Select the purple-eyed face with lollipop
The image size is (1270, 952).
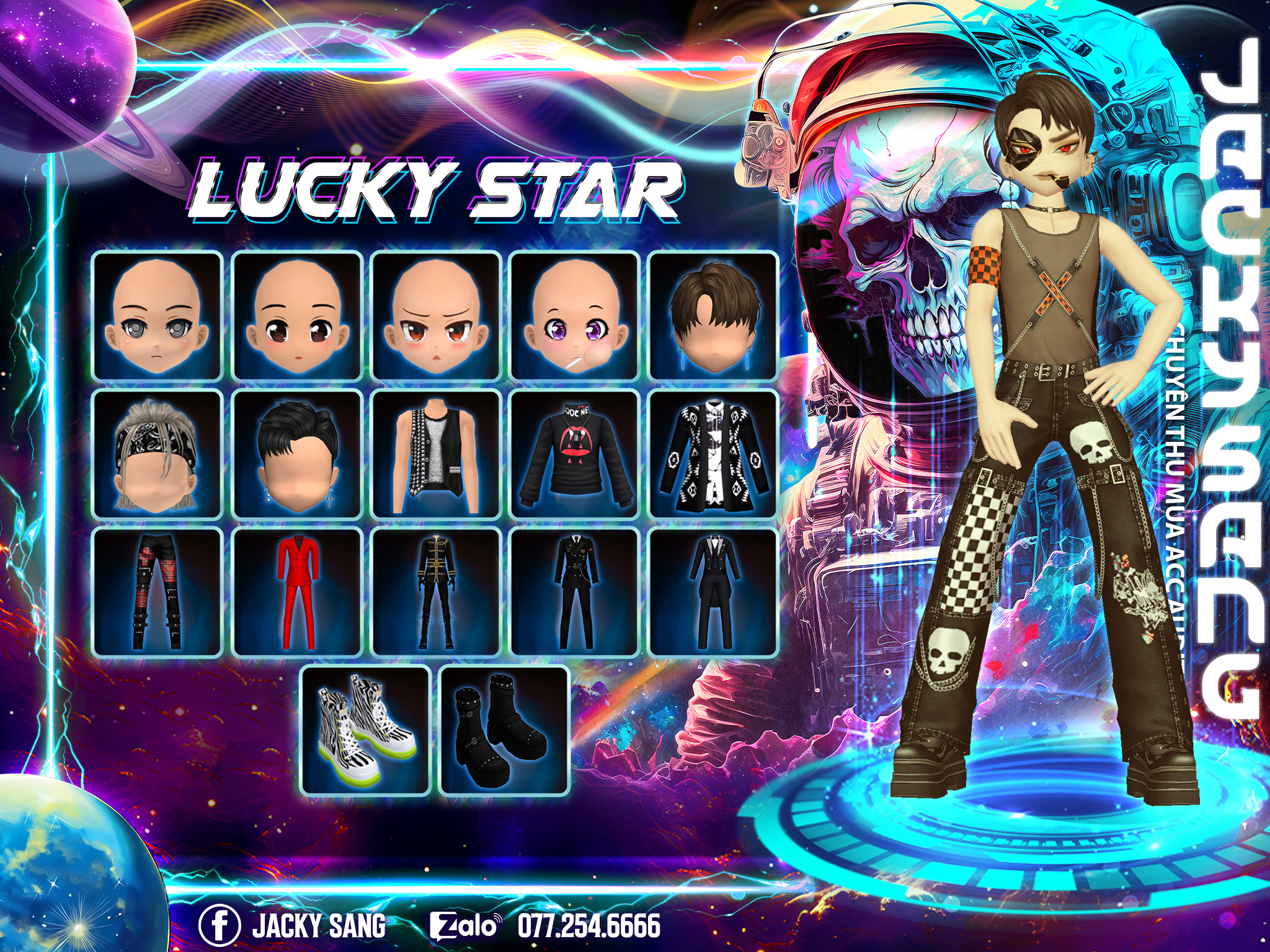(574, 315)
